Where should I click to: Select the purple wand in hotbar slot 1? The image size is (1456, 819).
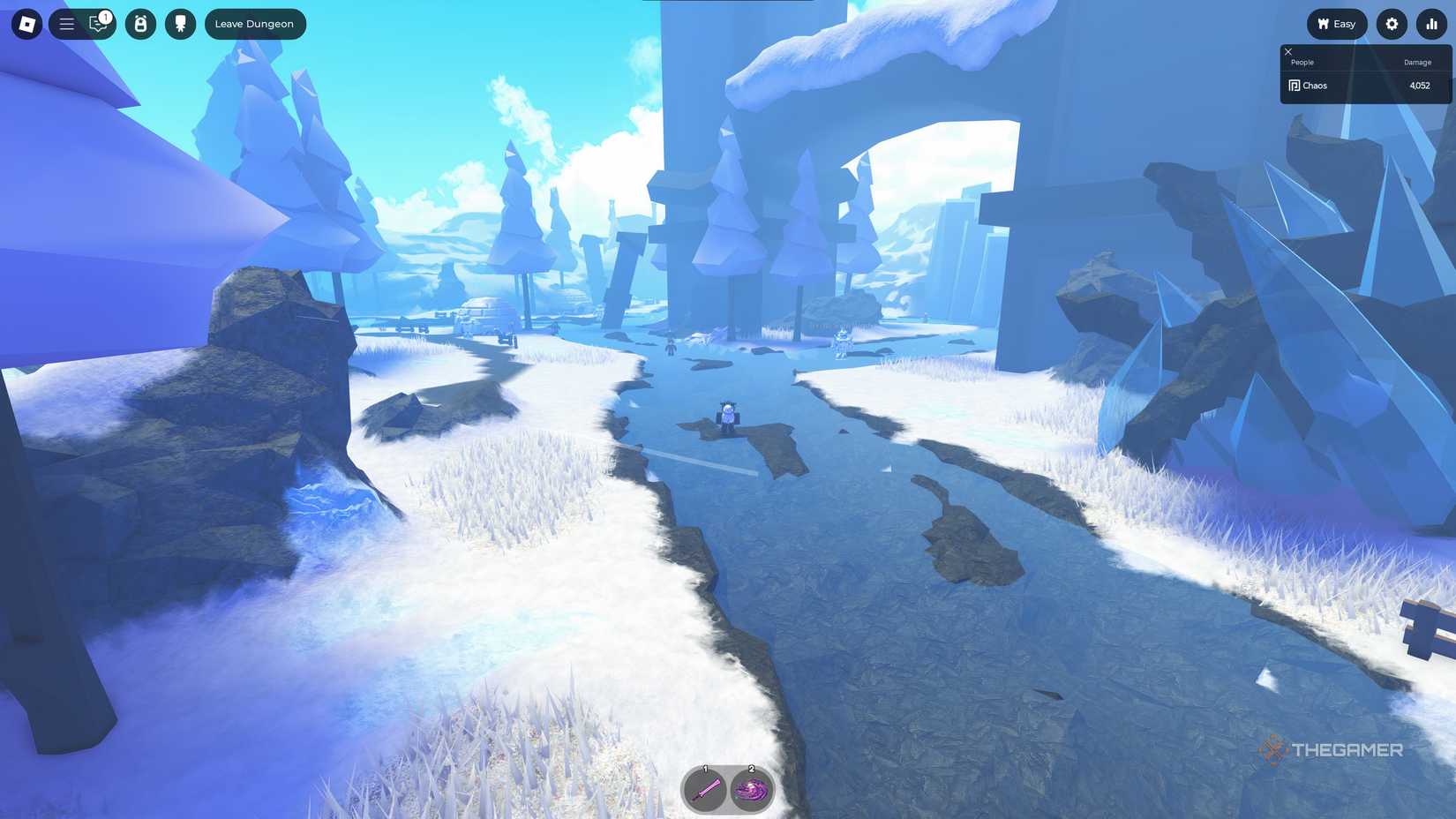(704, 789)
